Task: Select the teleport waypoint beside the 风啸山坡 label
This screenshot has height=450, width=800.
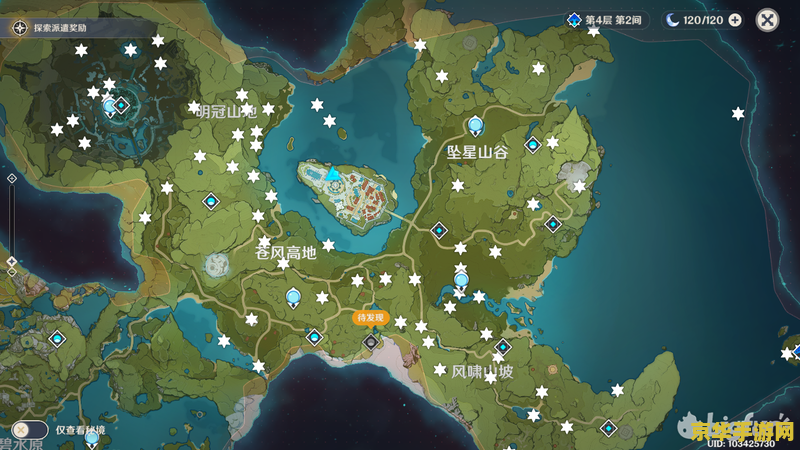Action: [x=503, y=347]
